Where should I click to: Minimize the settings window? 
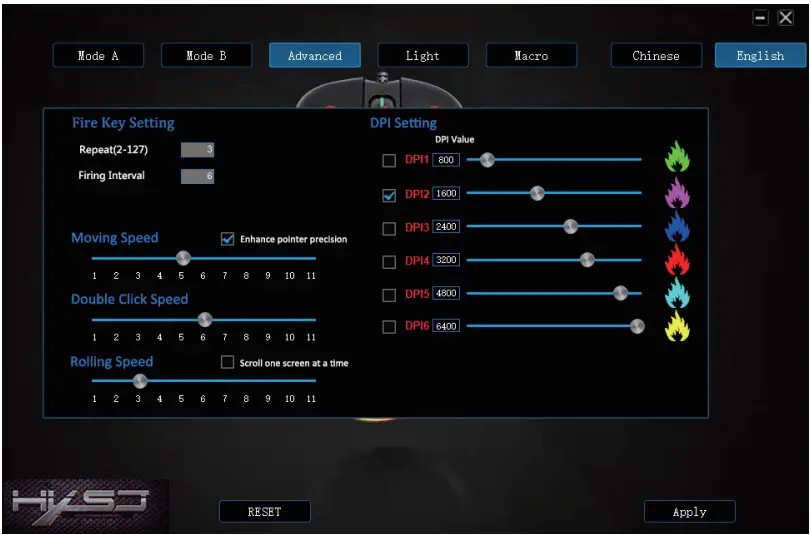(761, 18)
